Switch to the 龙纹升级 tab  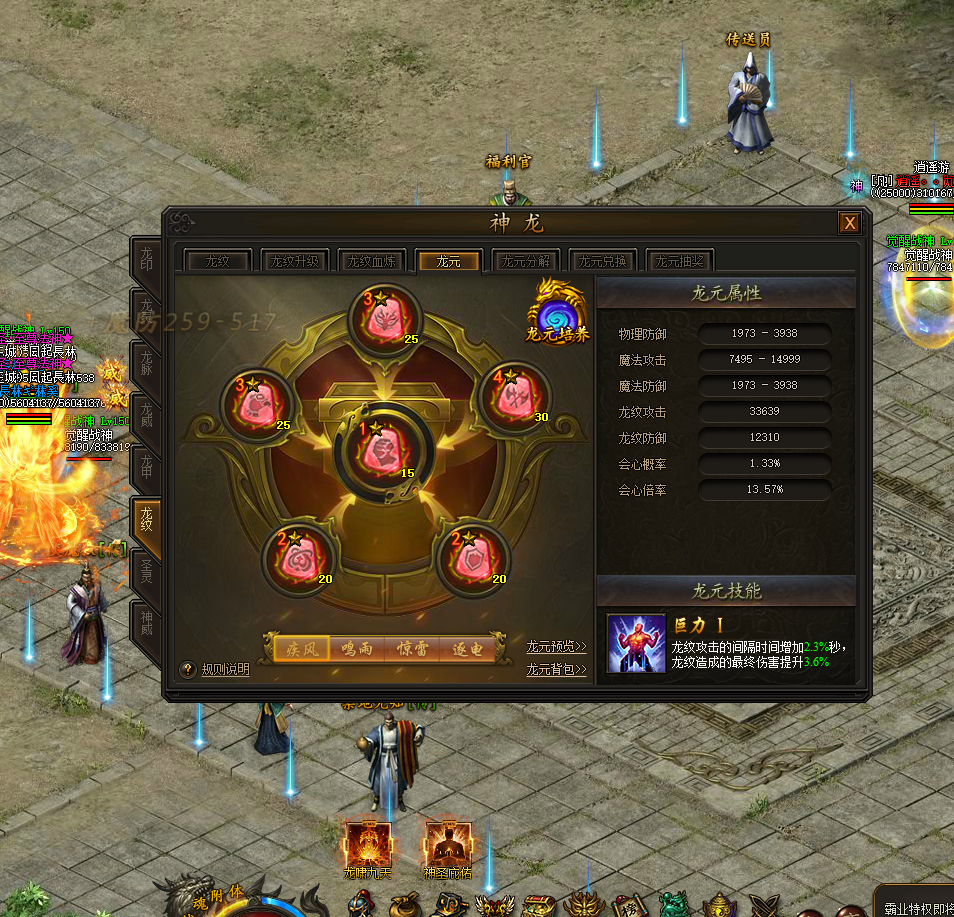pos(294,261)
